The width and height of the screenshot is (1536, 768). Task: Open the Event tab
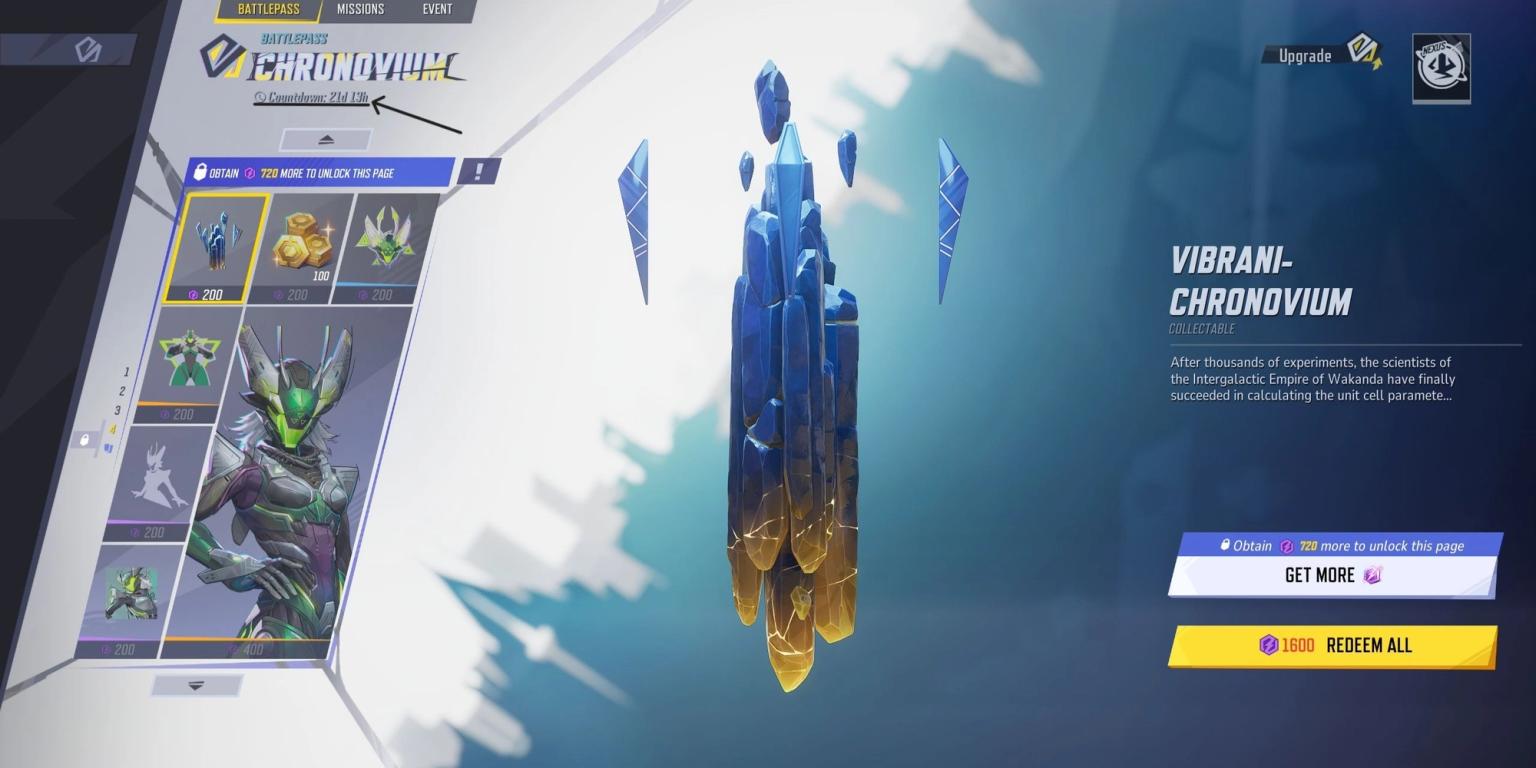point(437,10)
